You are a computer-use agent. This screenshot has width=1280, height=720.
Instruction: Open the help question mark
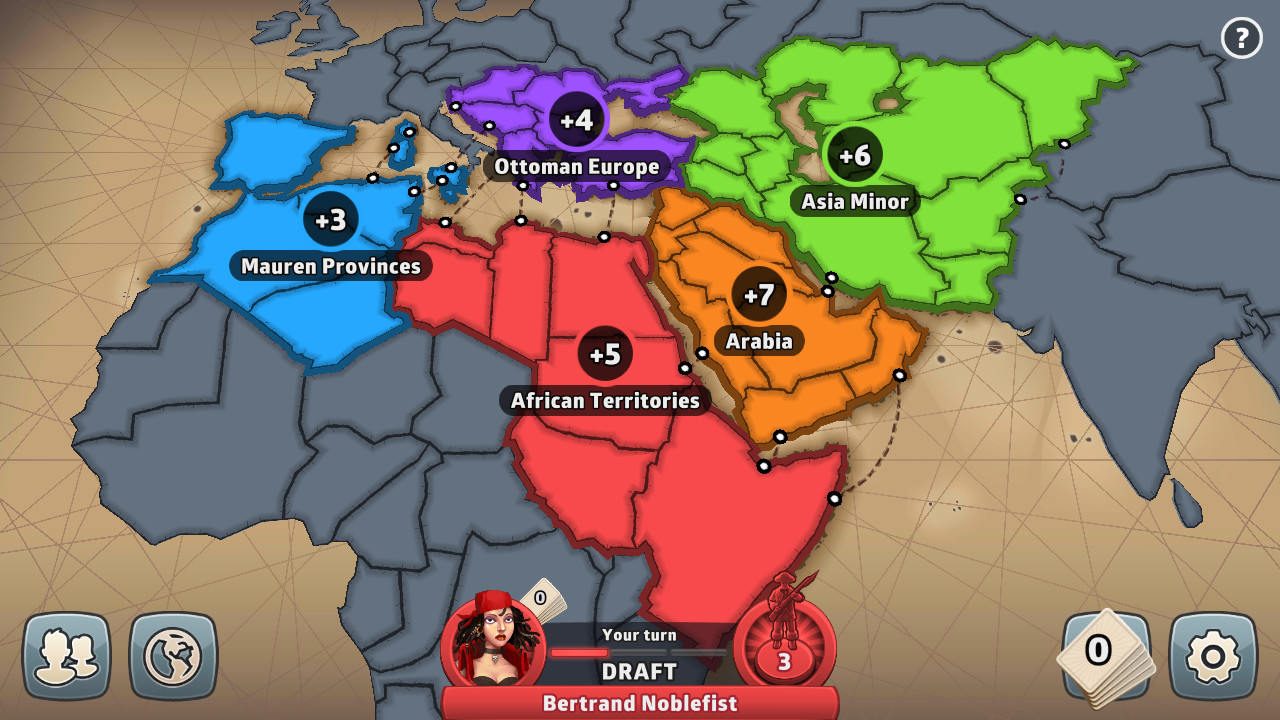tap(1243, 38)
